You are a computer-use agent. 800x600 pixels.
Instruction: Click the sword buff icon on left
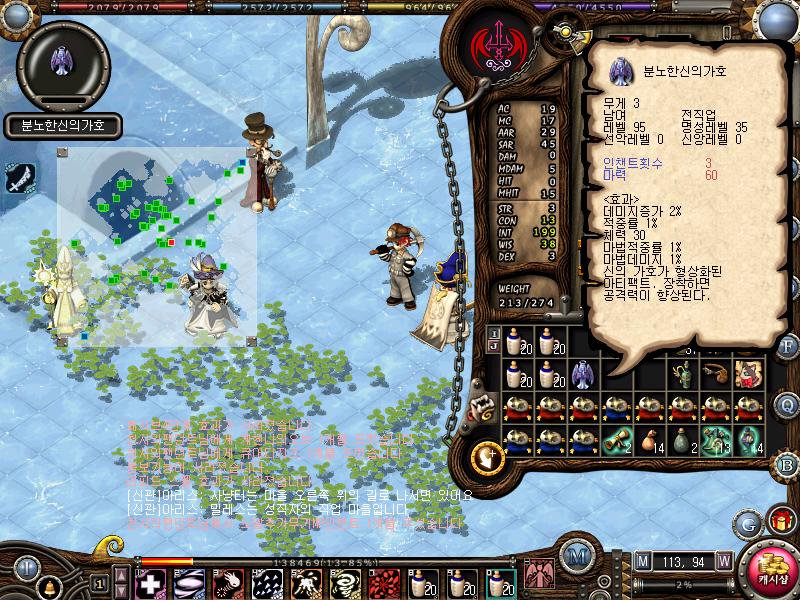click(x=21, y=177)
